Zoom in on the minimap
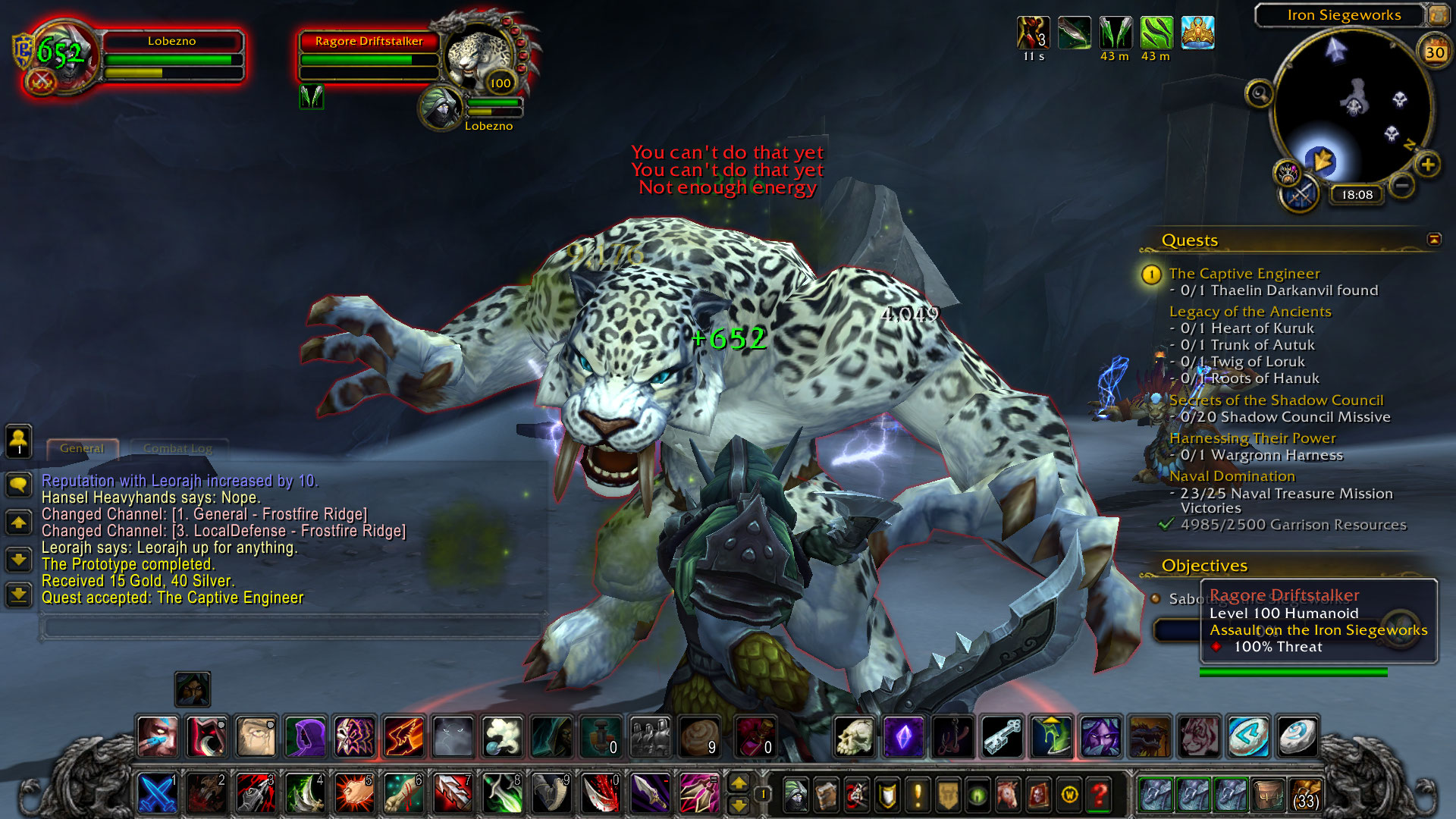This screenshot has height=819, width=1456. [x=1428, y=165]
